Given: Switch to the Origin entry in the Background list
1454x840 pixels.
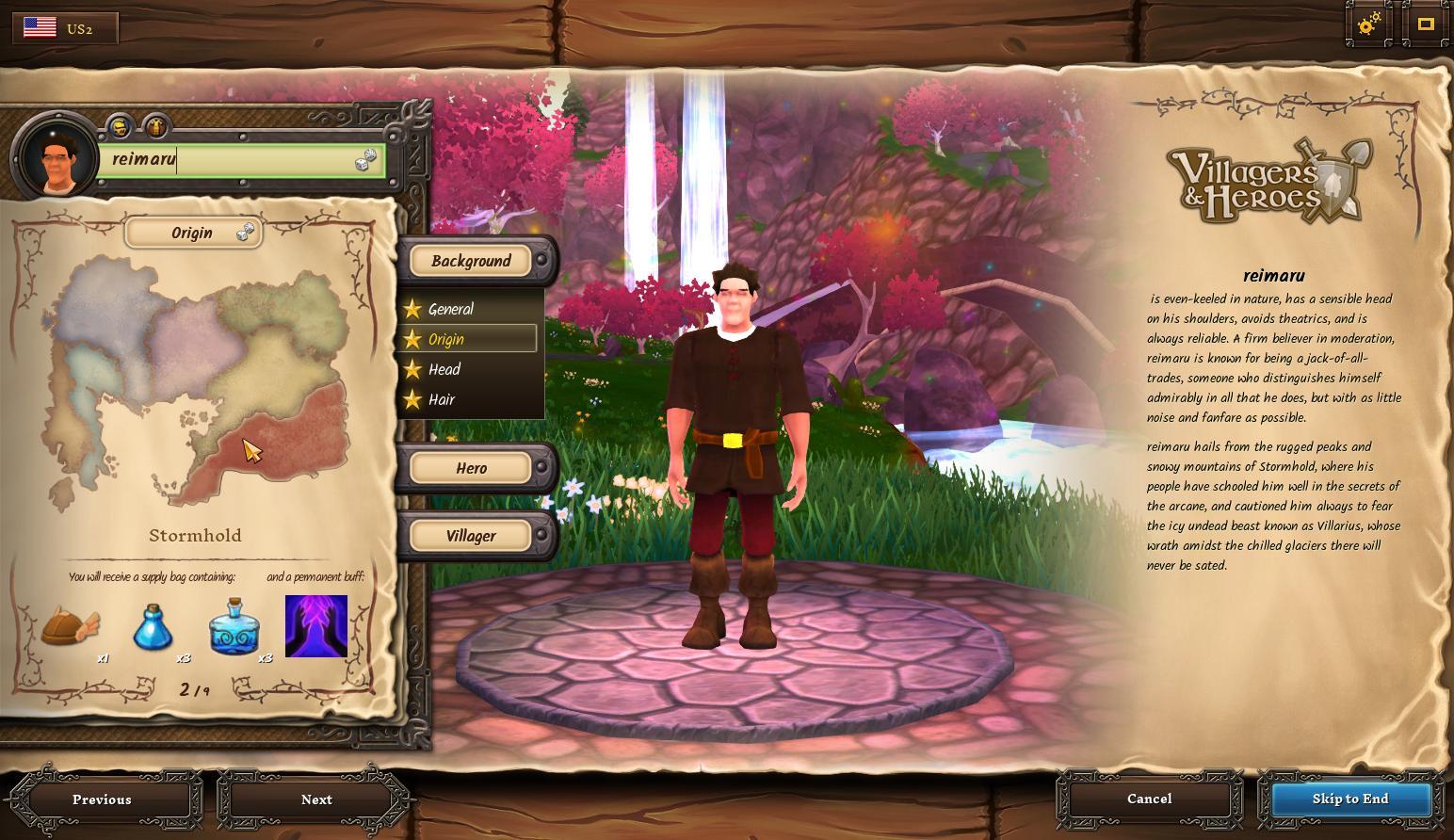Looking at the screenshot, I should tap(445, 338).
